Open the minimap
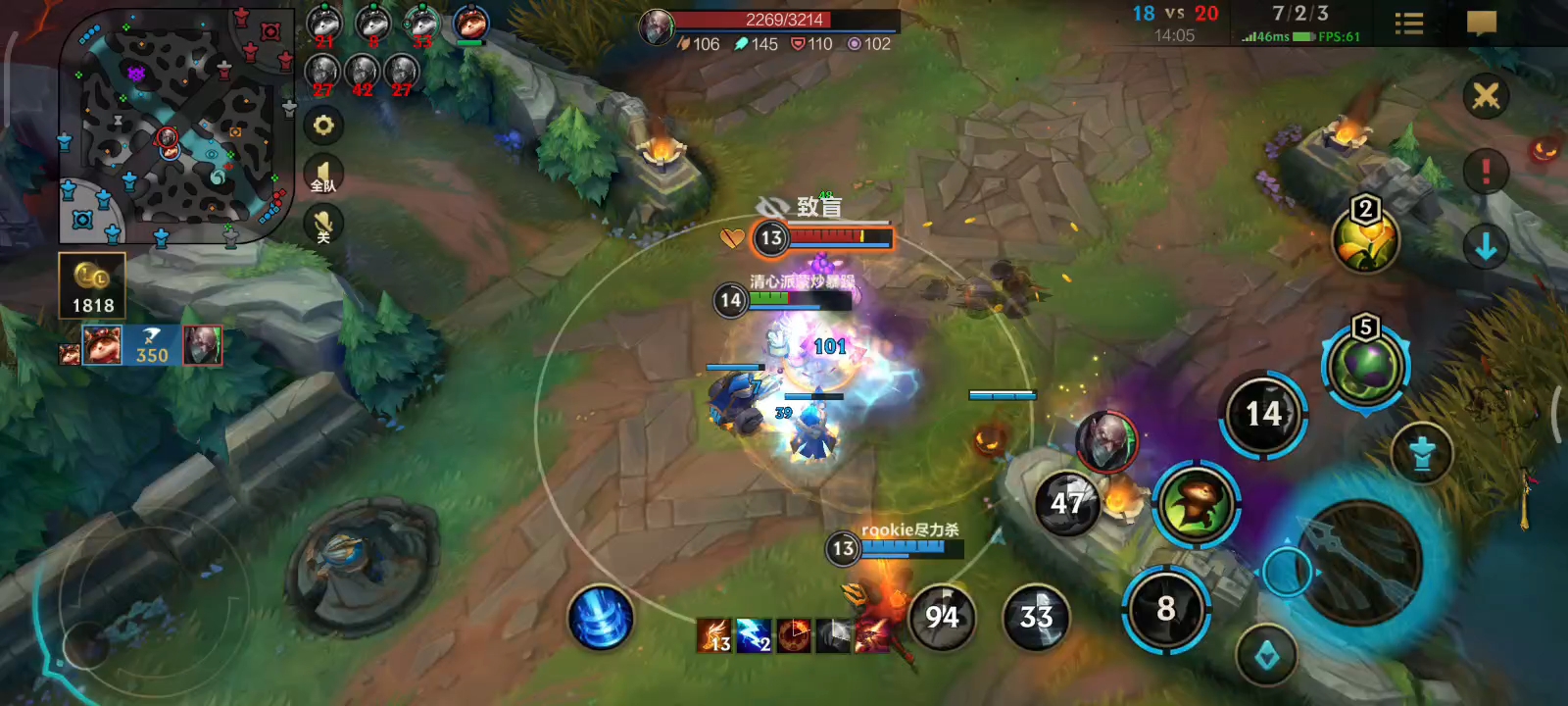The width and height of the screenshot is (1568, 706). [174, 126]
